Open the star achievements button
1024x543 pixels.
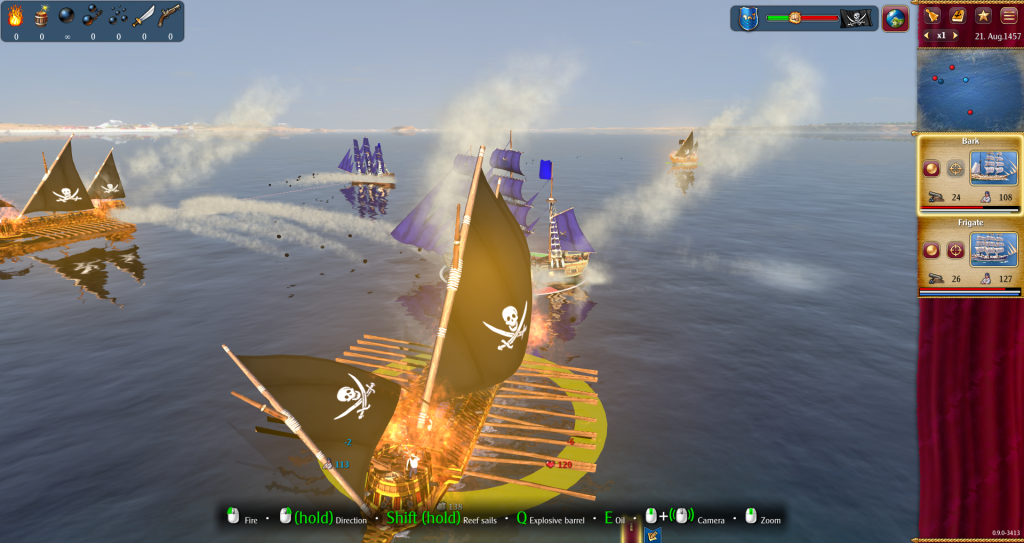pyautogui.click(x=983, y=15)
